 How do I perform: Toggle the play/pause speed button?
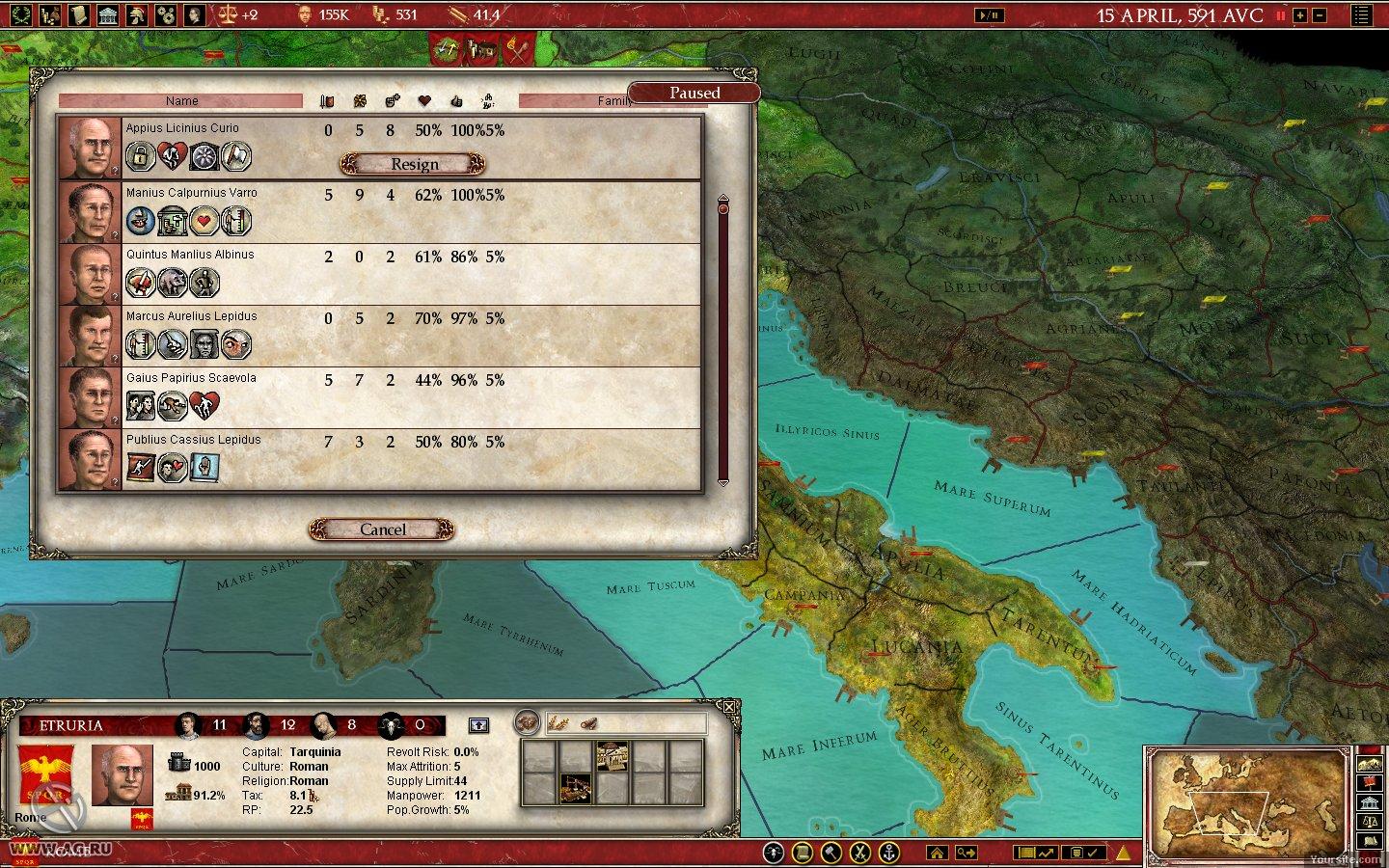[989, 15]
